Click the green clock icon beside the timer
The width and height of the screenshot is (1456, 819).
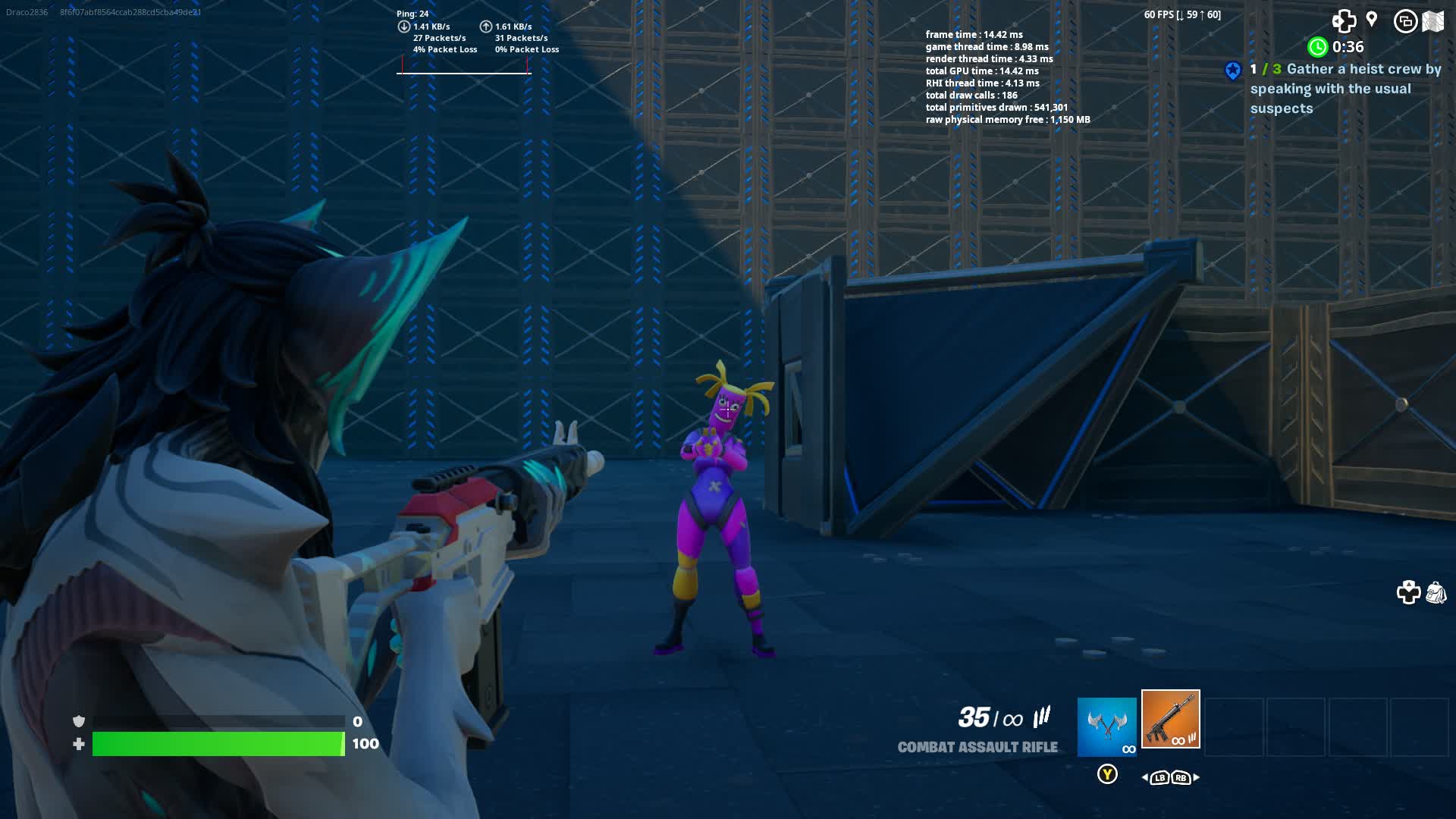[1318, 46]
